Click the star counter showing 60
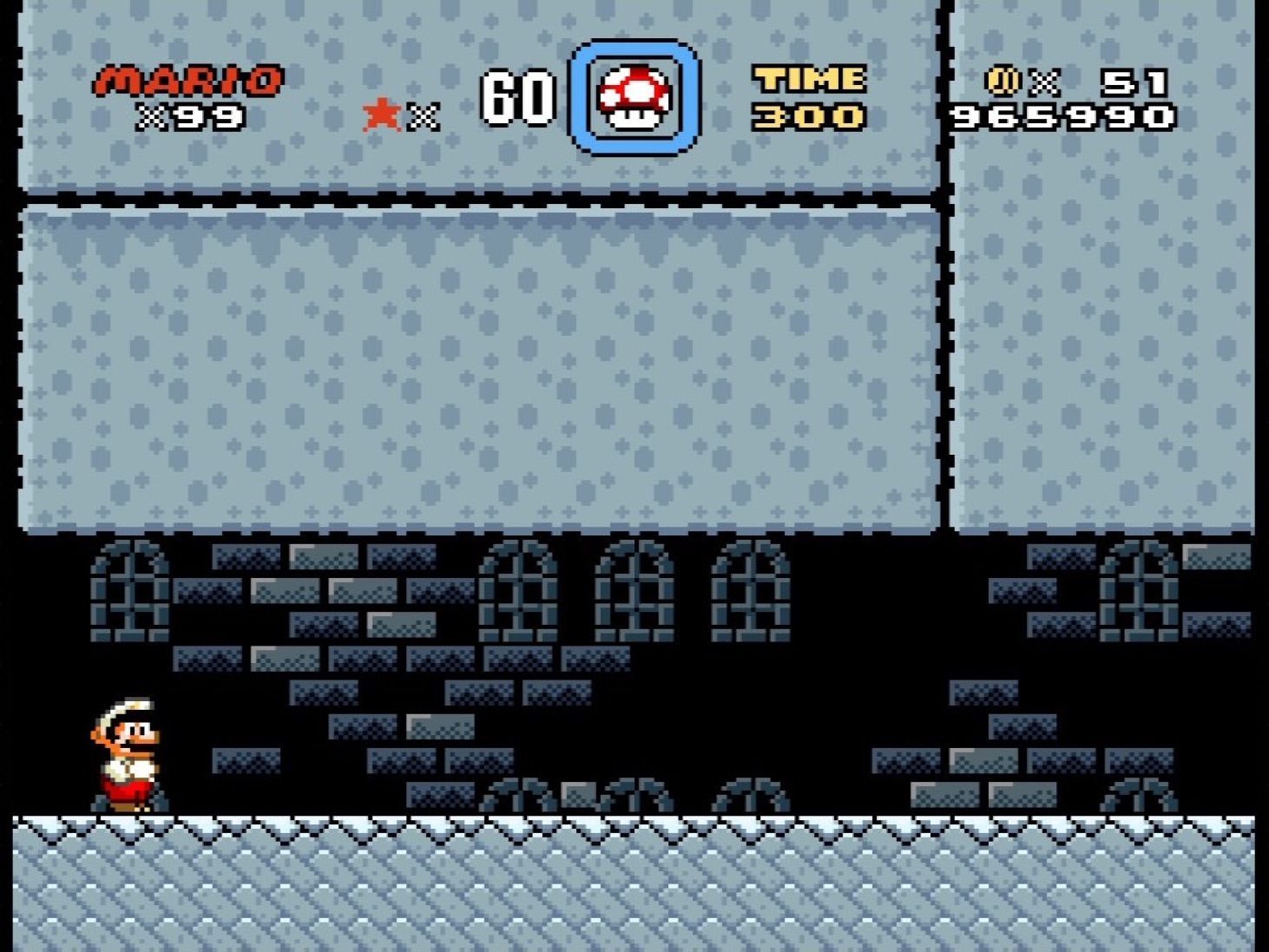 [x=516, y=97]
